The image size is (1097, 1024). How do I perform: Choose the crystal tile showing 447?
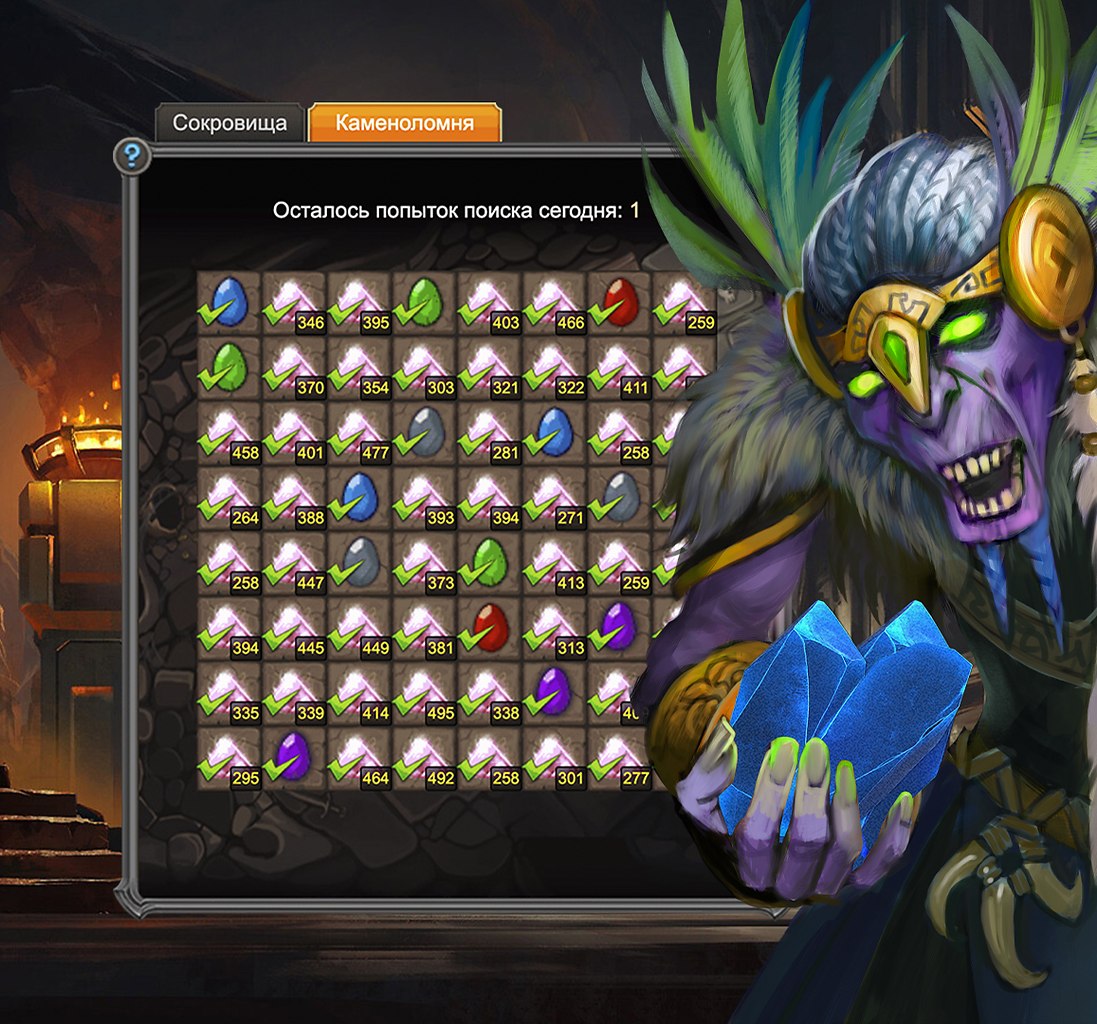point(294,563)
